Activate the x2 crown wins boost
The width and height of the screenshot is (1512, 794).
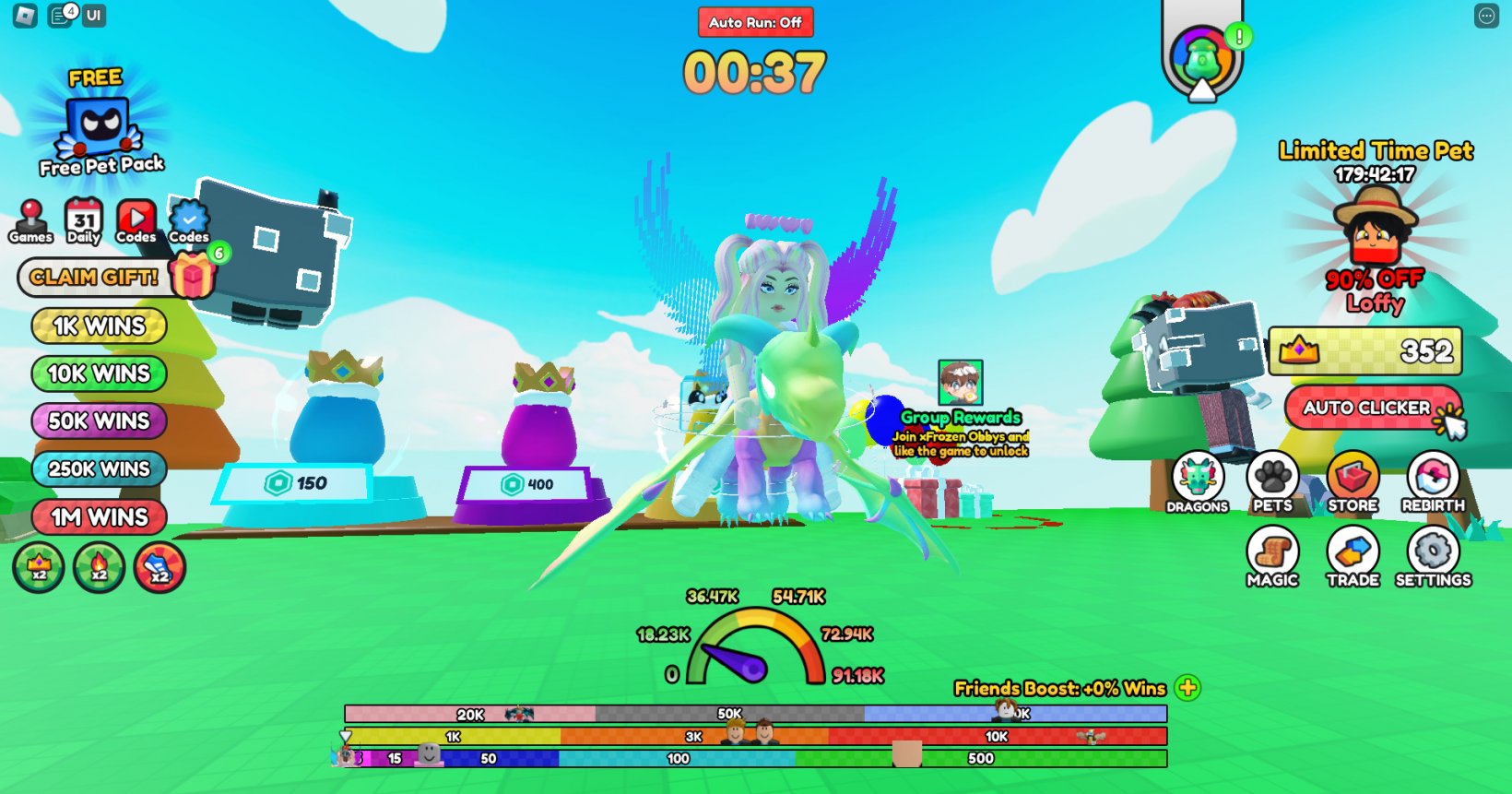(38, 568)
